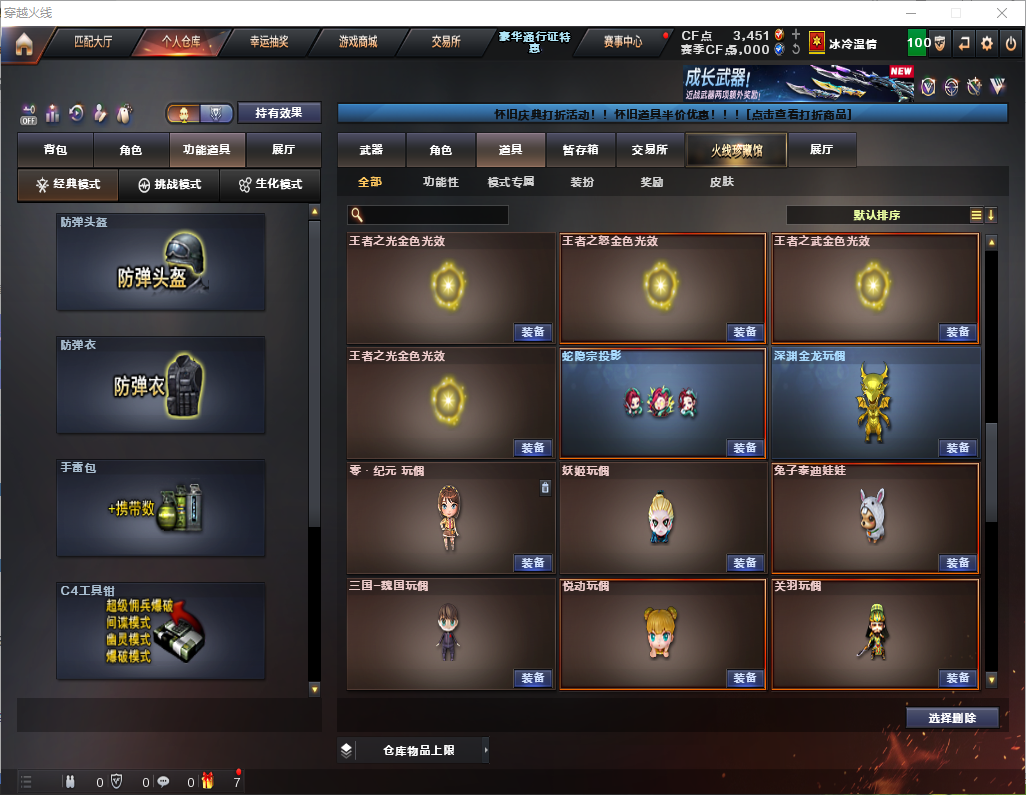Switch to the 交易所 top navigation tab
This screenshot has width=1026, height=795.
[x=446, y=42]
